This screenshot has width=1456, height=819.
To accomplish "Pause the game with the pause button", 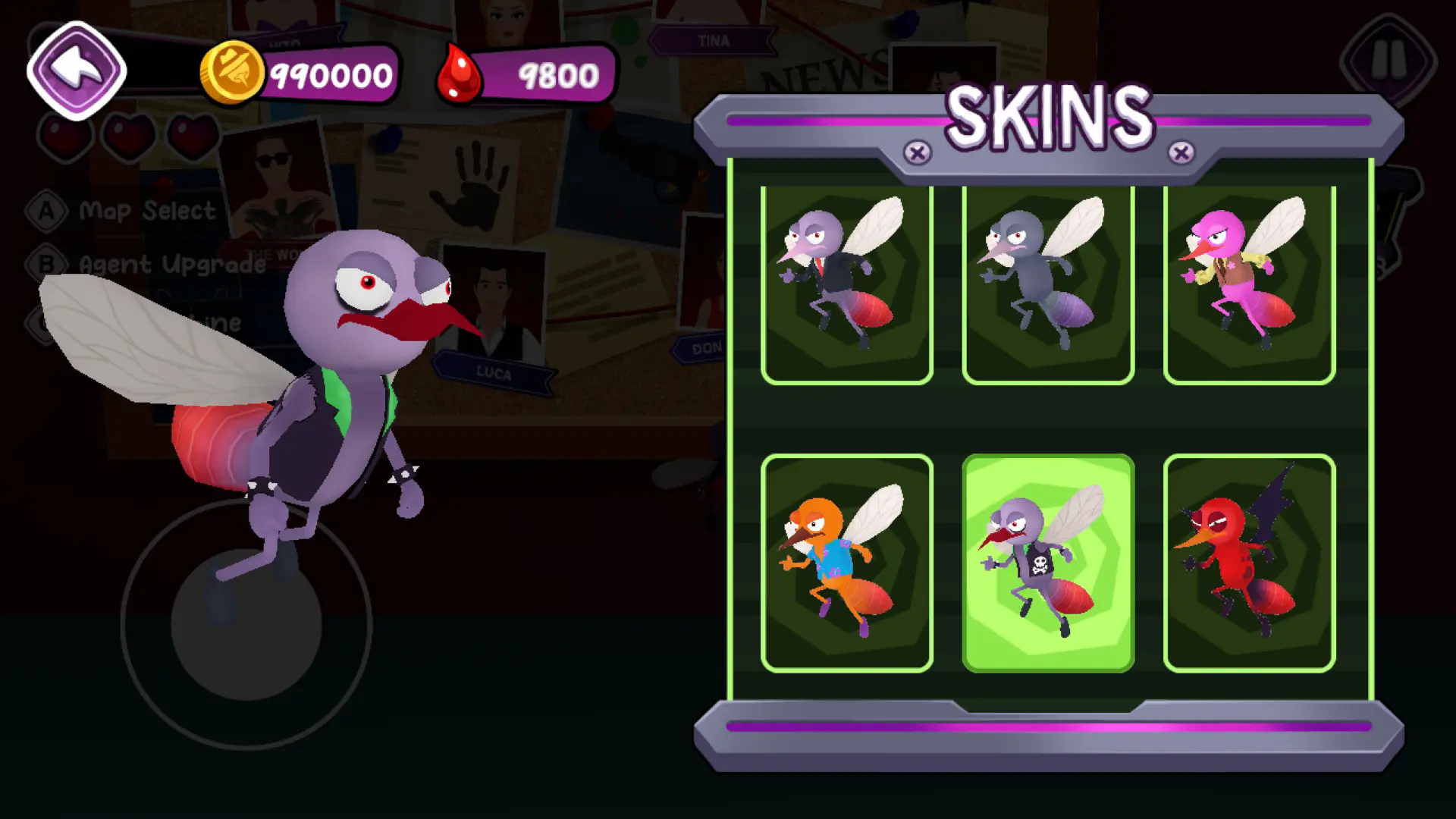I will 1389,59.
